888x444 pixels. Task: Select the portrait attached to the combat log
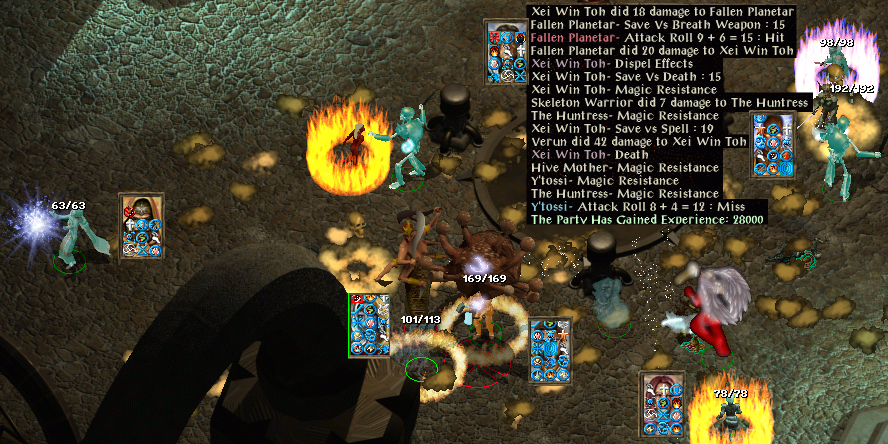(x=504, y=52)
